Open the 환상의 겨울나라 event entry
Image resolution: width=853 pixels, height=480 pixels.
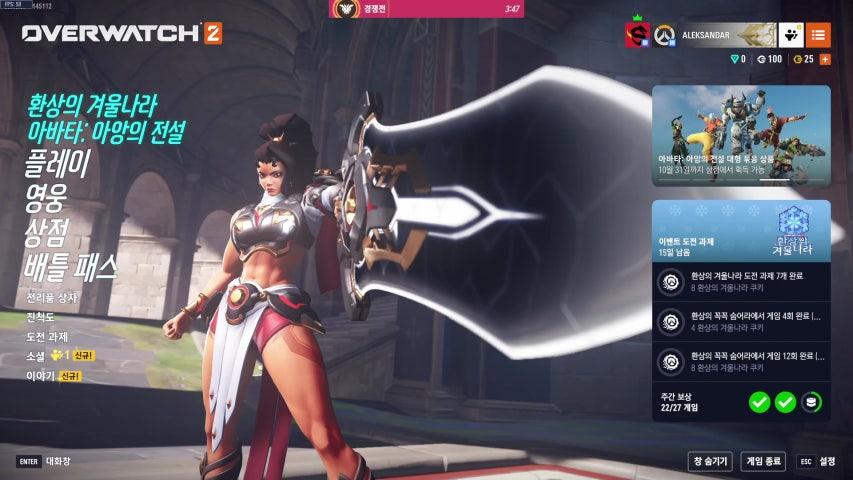pyautogui.click(x=105, y=104)
